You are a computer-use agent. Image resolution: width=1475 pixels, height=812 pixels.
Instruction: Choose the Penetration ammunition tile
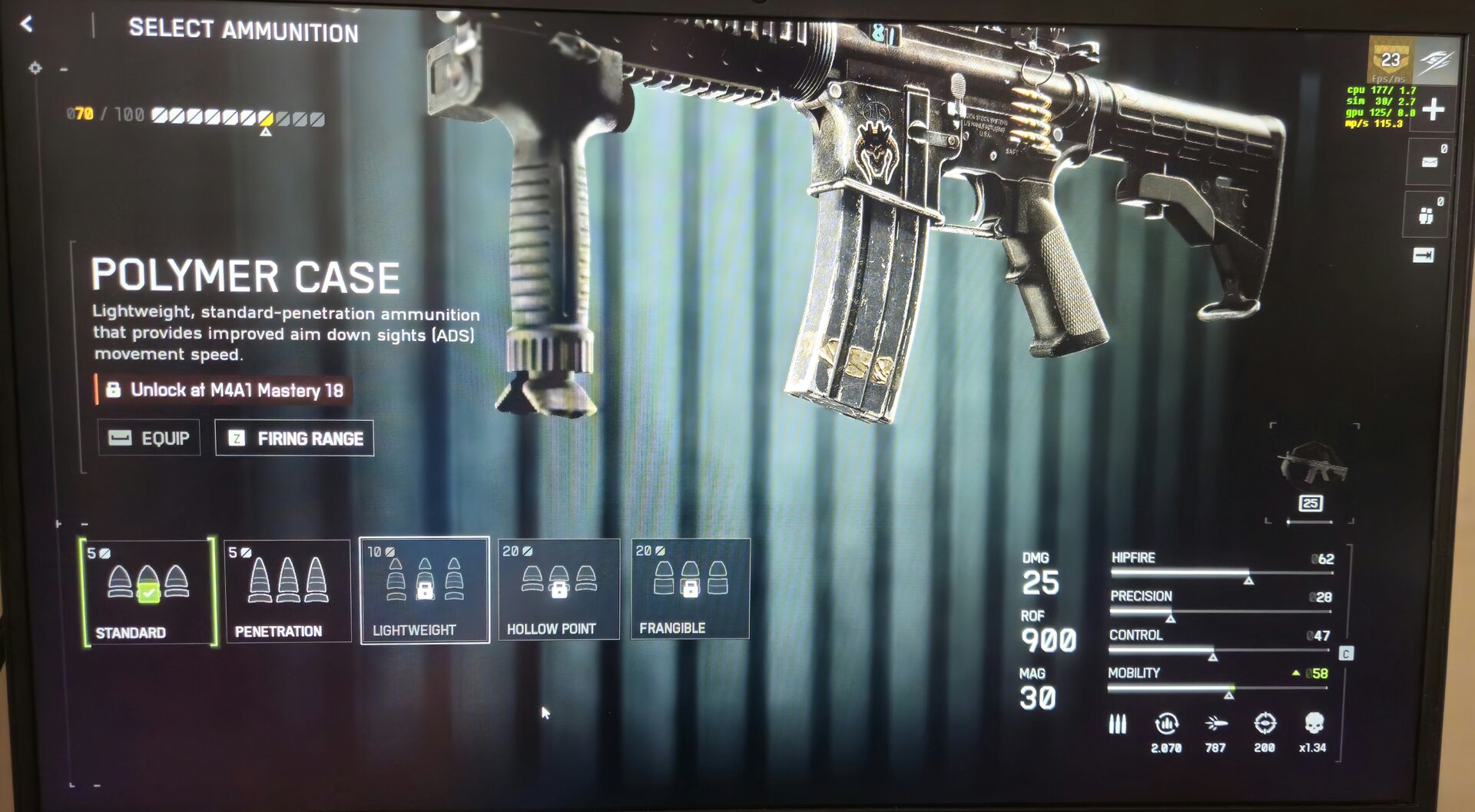[x=288, y=591]
